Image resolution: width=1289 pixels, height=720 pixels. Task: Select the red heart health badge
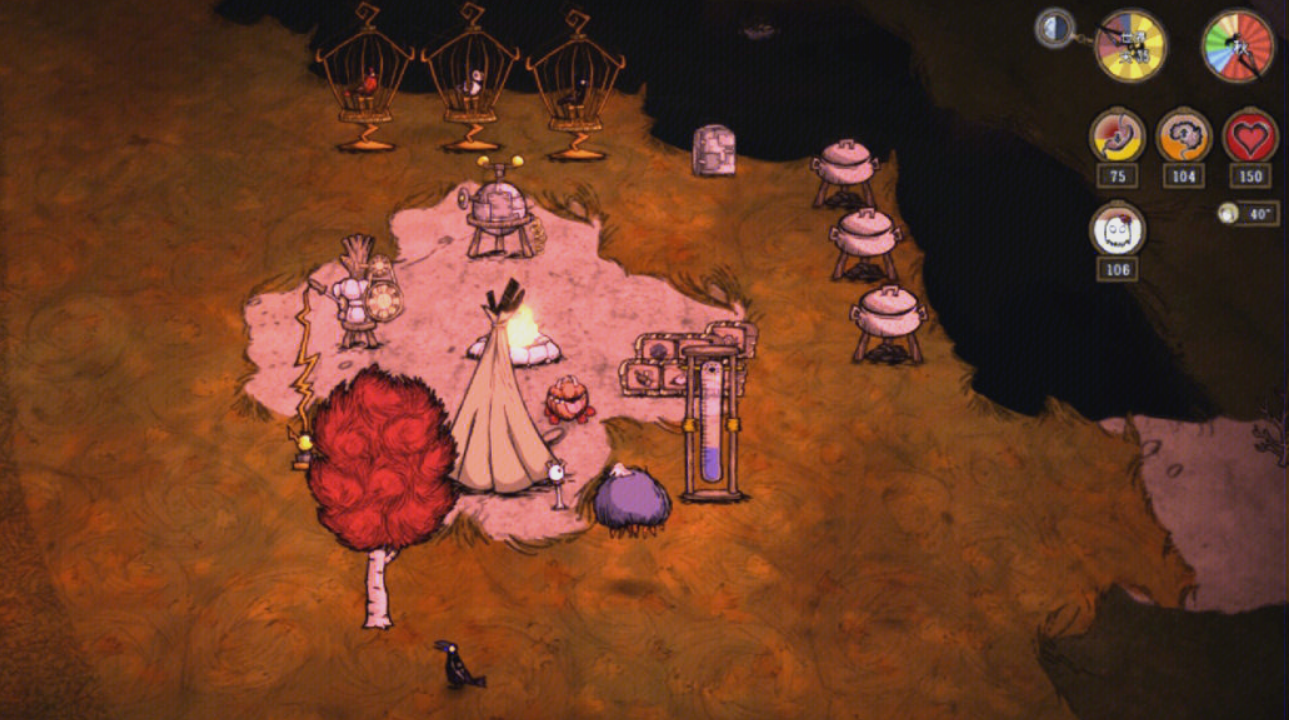click(x=1250, y=136)
